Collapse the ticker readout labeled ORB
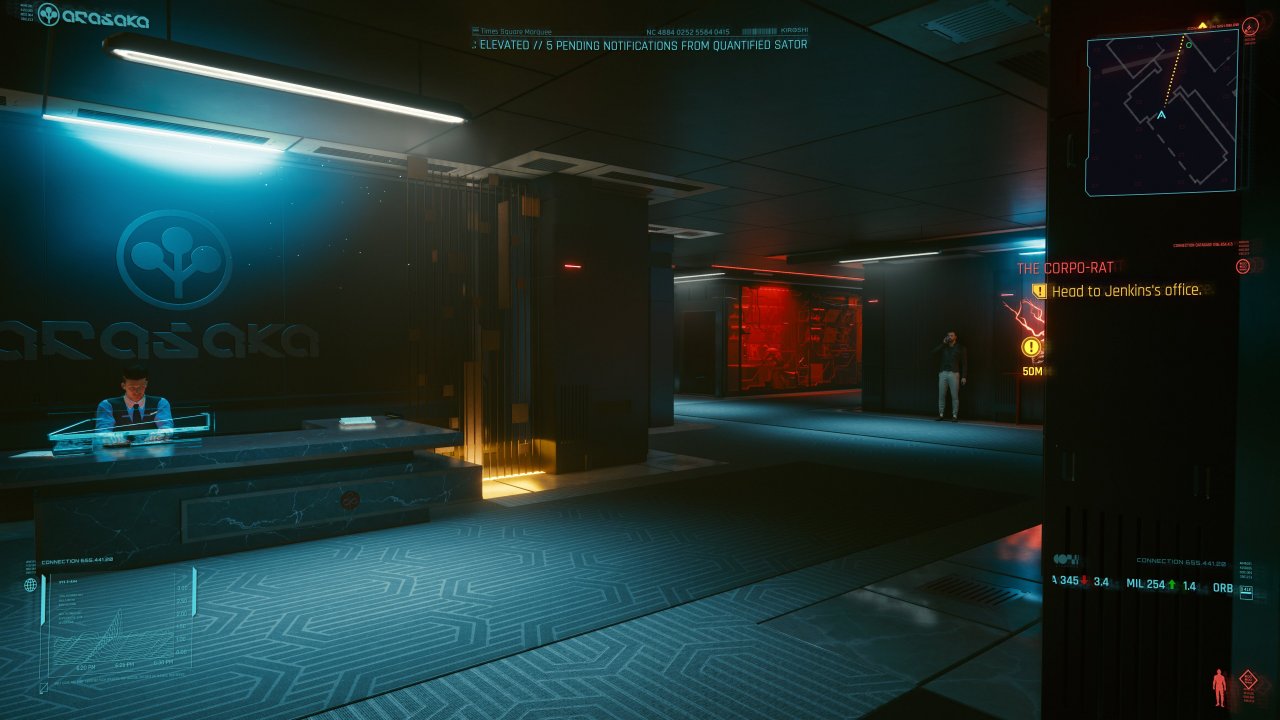The height and width of the screenshot is (720, 1280). click(1223, 587)
